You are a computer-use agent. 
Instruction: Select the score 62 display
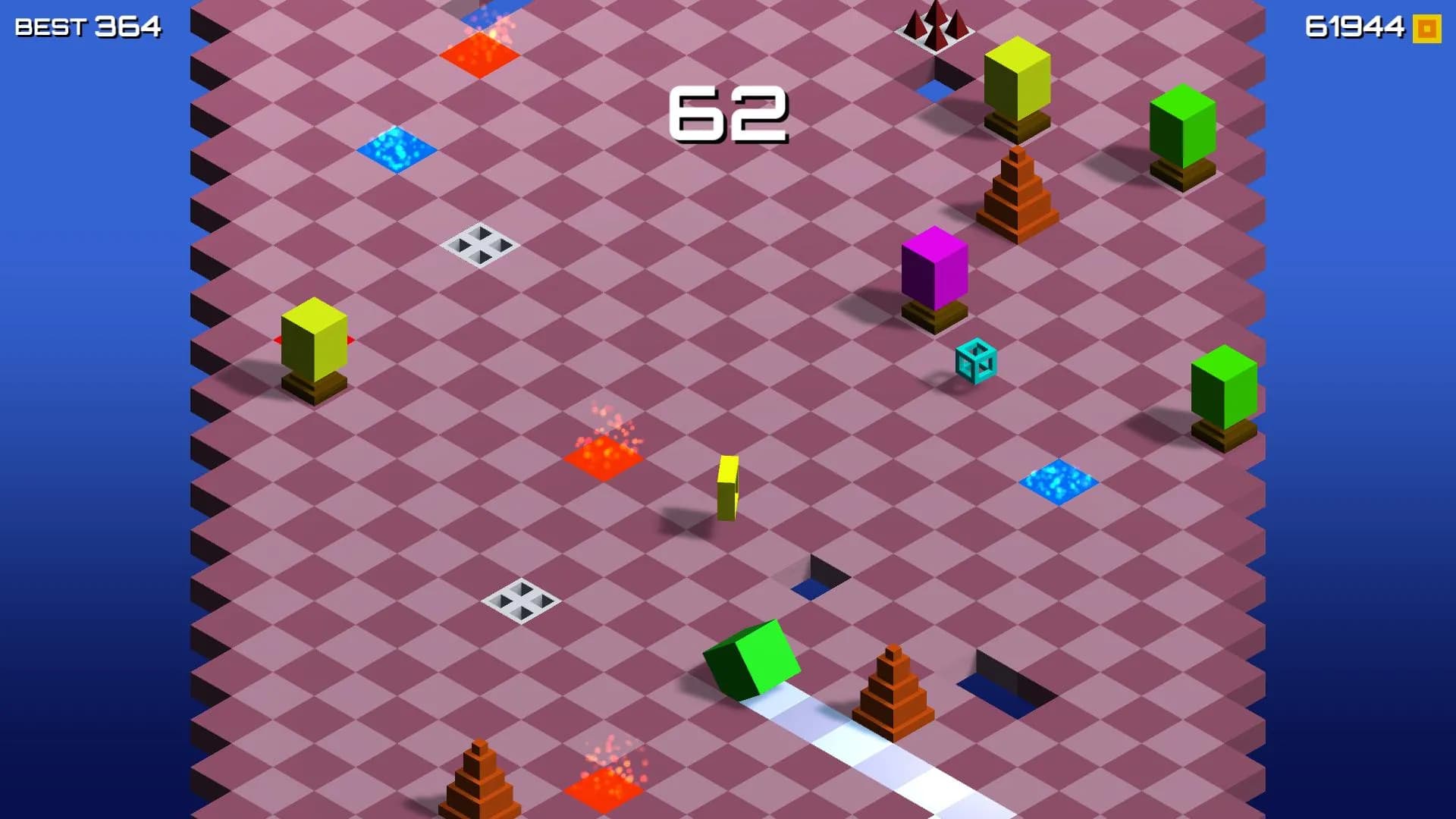730,114
